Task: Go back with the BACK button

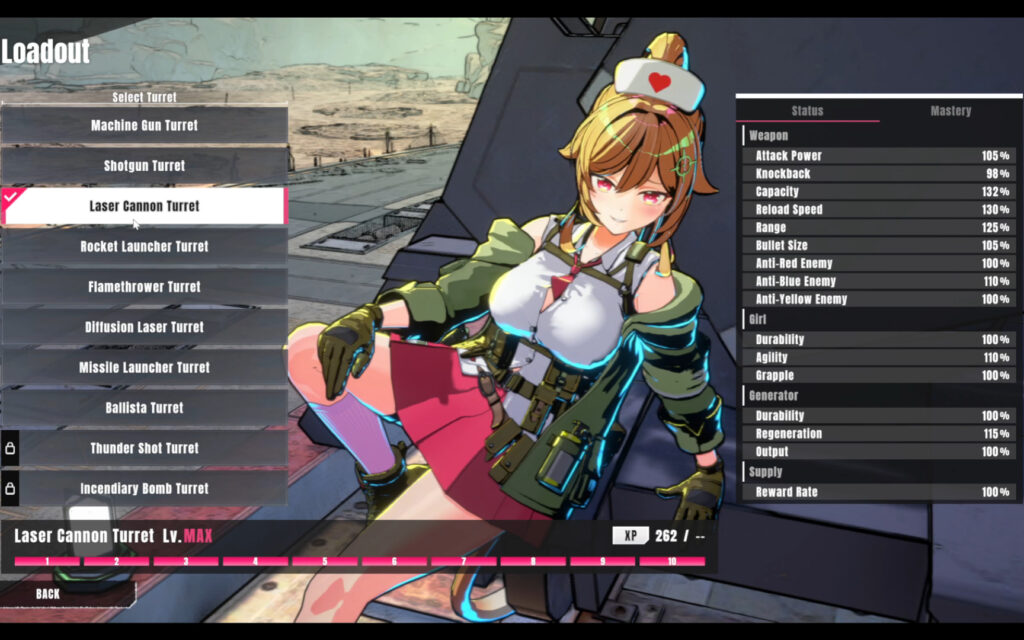Action: (x=48, y=594)
